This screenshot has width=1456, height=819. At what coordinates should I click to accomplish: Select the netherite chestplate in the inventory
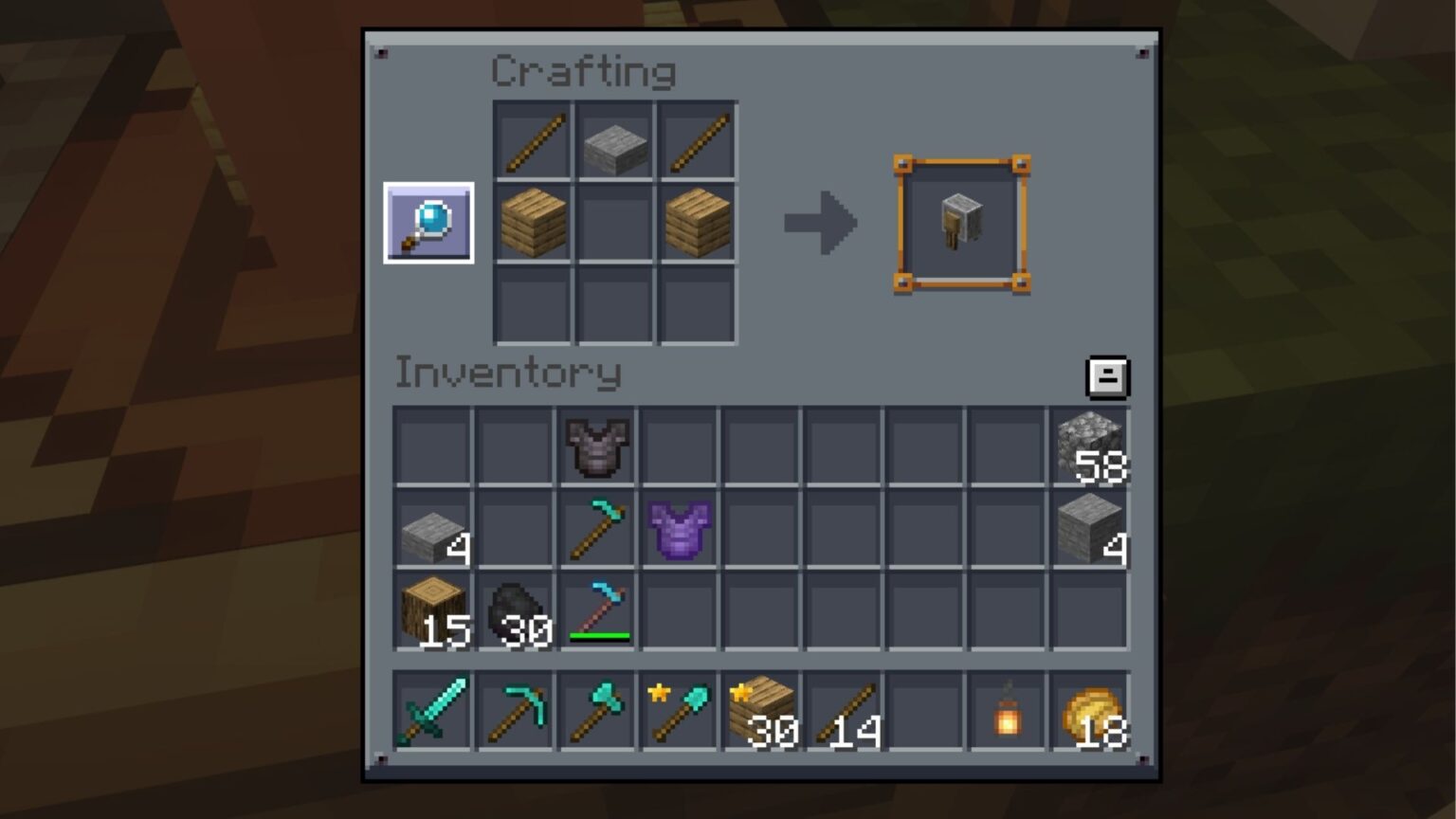coord(596,446)
